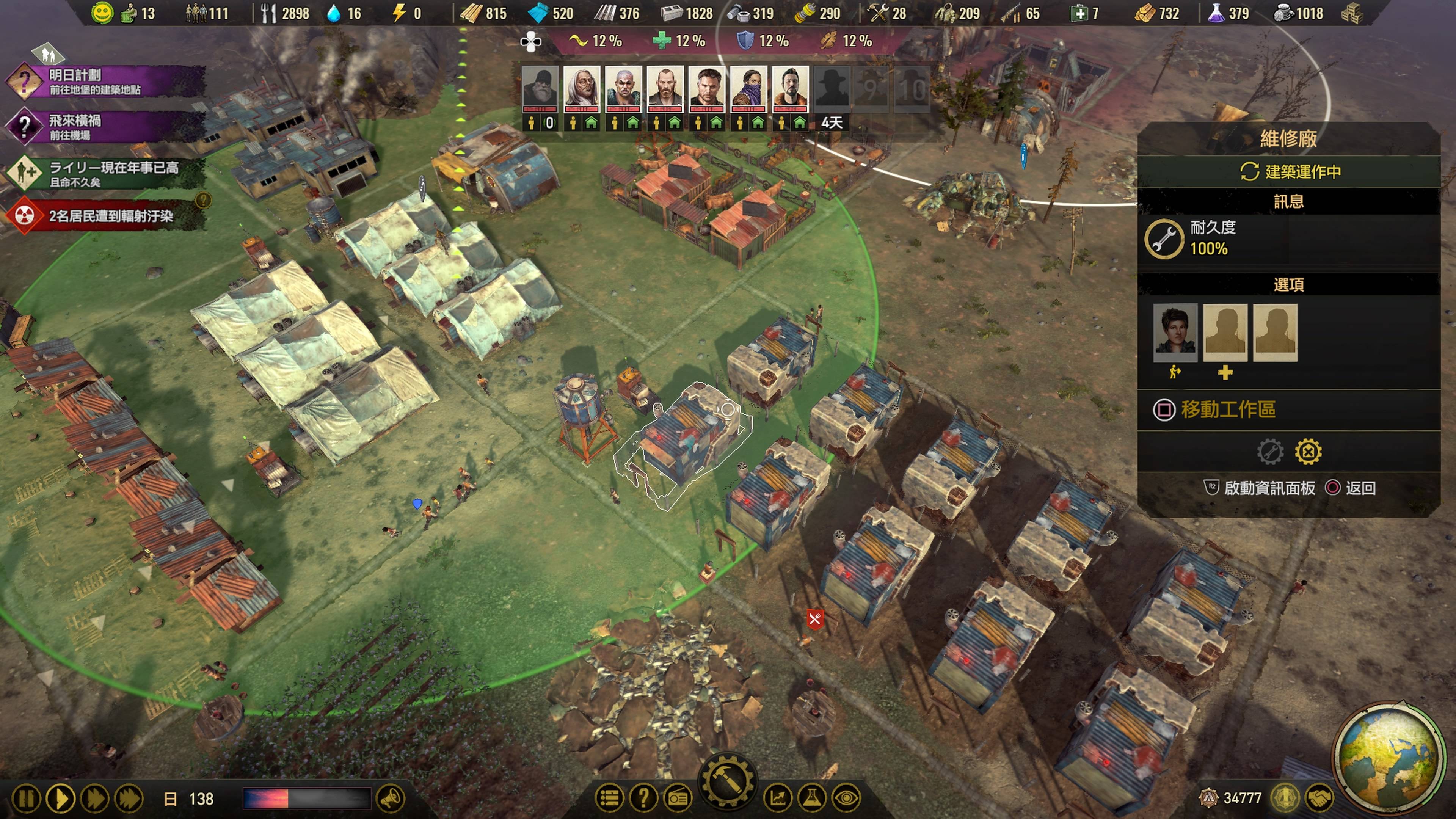The height and width of the screenshot is (819, 1456).
Task: Add a worker with the plus icon
Action: tap(1225, 372)
